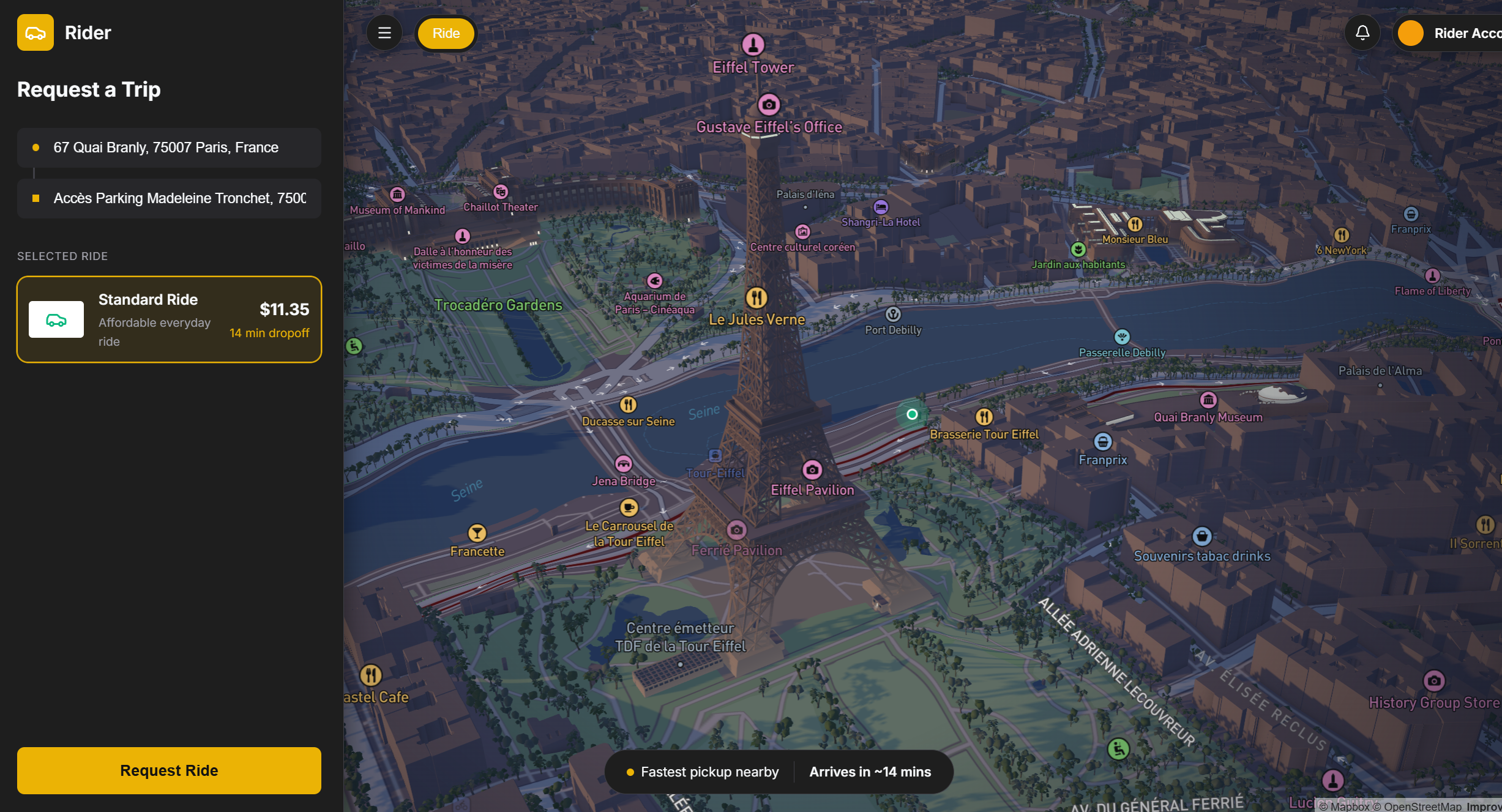
Task: Click the Rider logo icon
Action: point(35,32)
